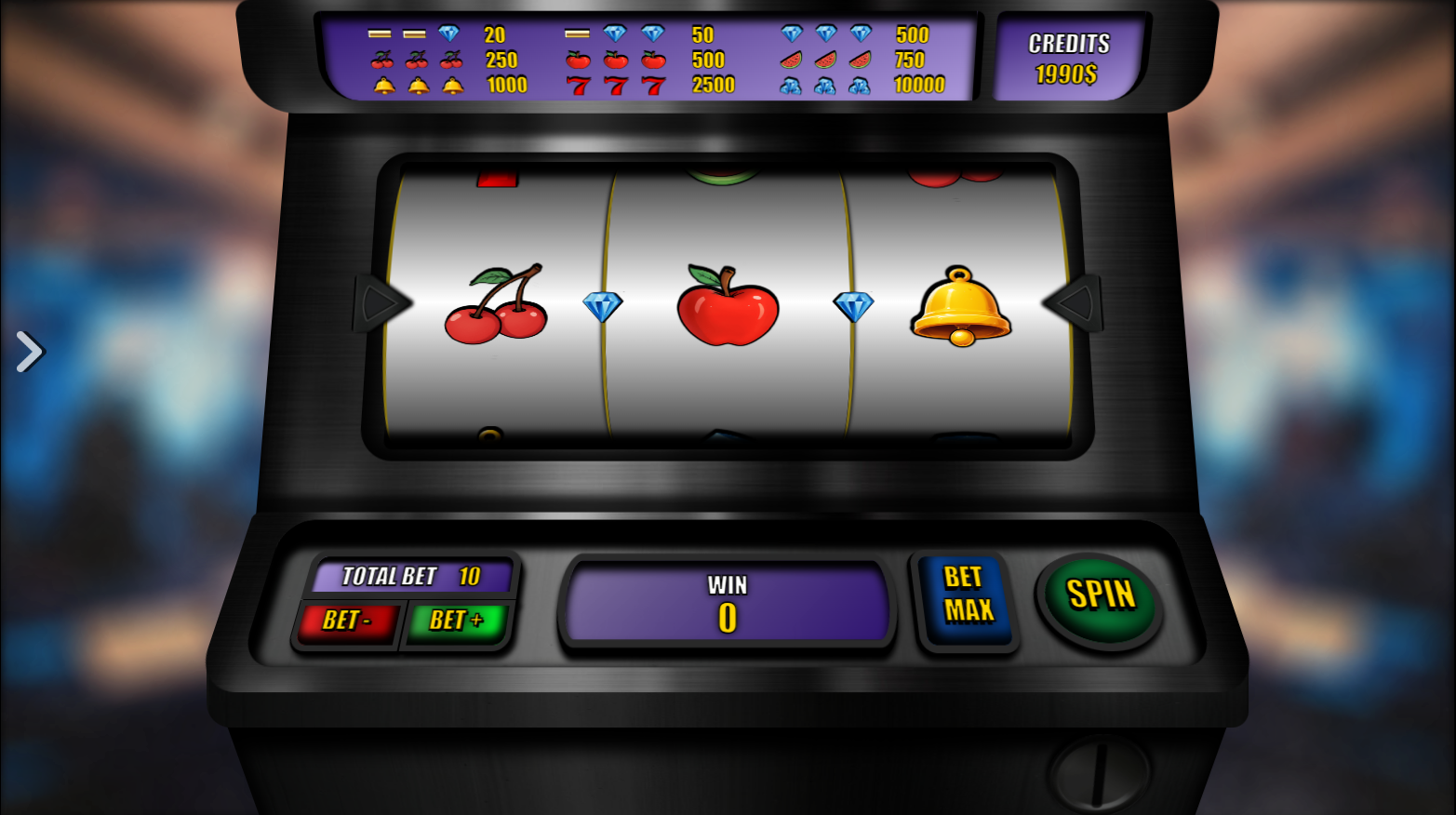Screen dimensions: 1456x815
Task: Increase the wager with BET+
Action: (x=457, y=621)
